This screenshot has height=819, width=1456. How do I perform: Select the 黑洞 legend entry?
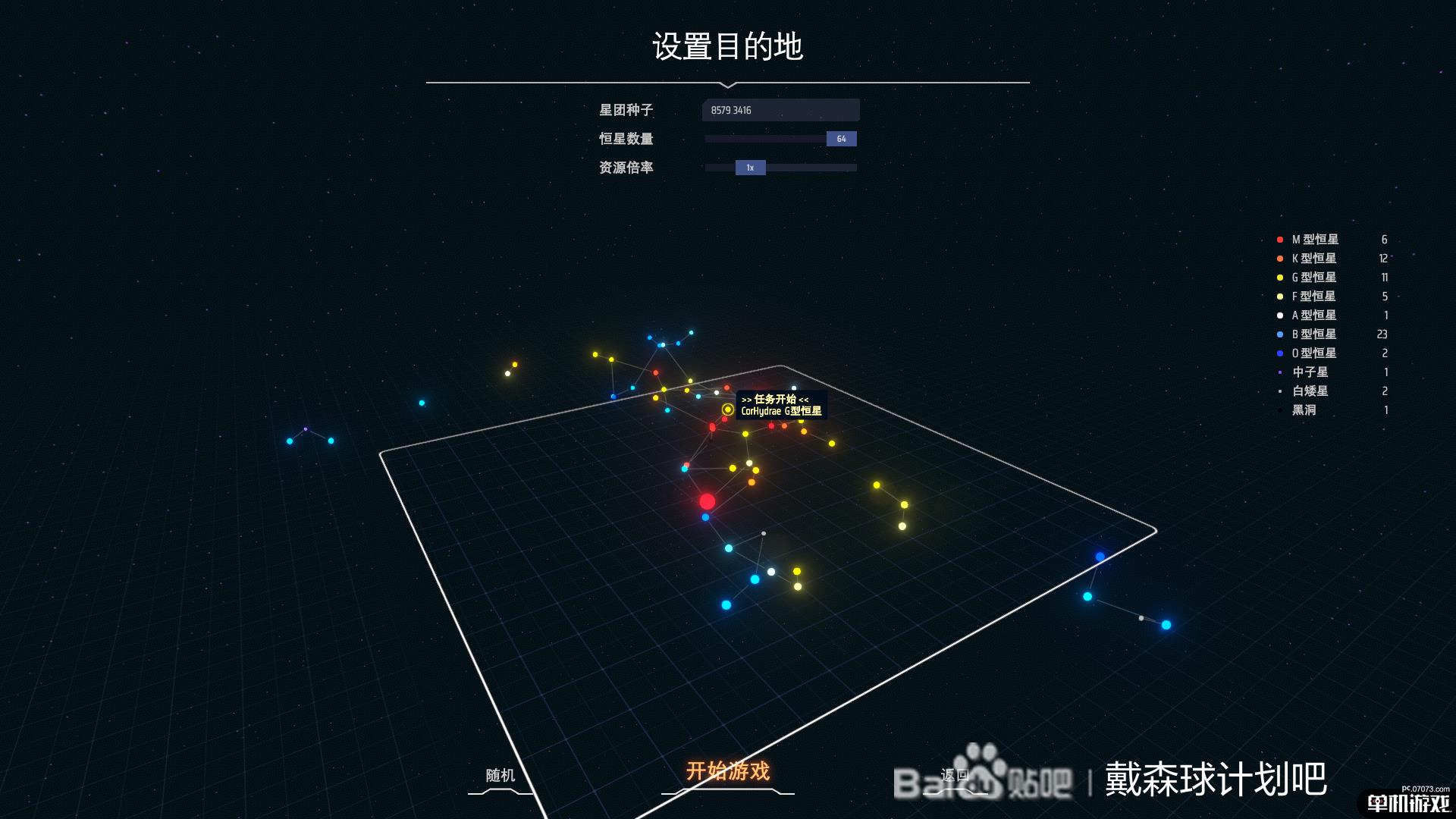[x=1304, y=409]
